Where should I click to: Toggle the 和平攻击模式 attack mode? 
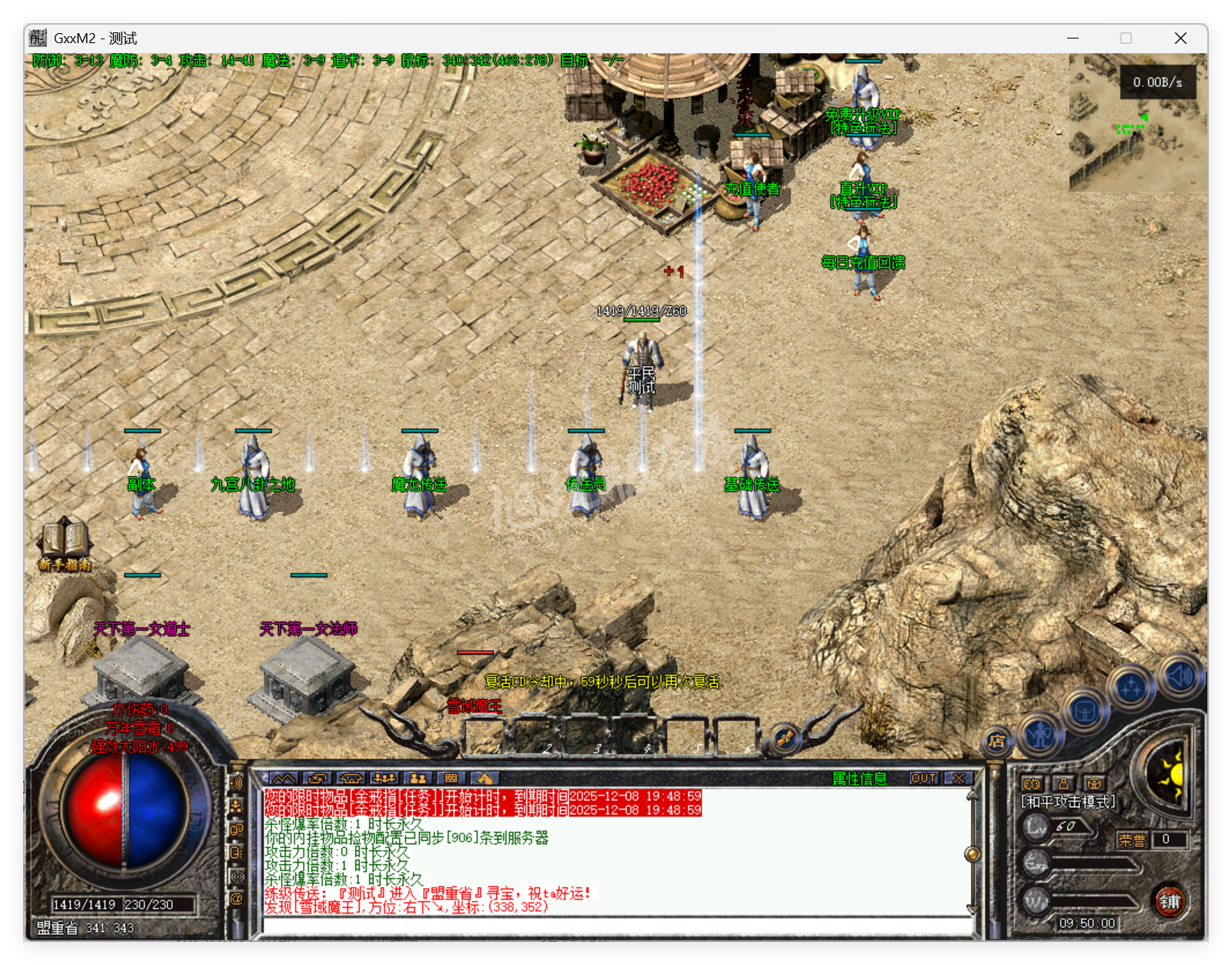pyautogui.click(x=1067, y=801)
